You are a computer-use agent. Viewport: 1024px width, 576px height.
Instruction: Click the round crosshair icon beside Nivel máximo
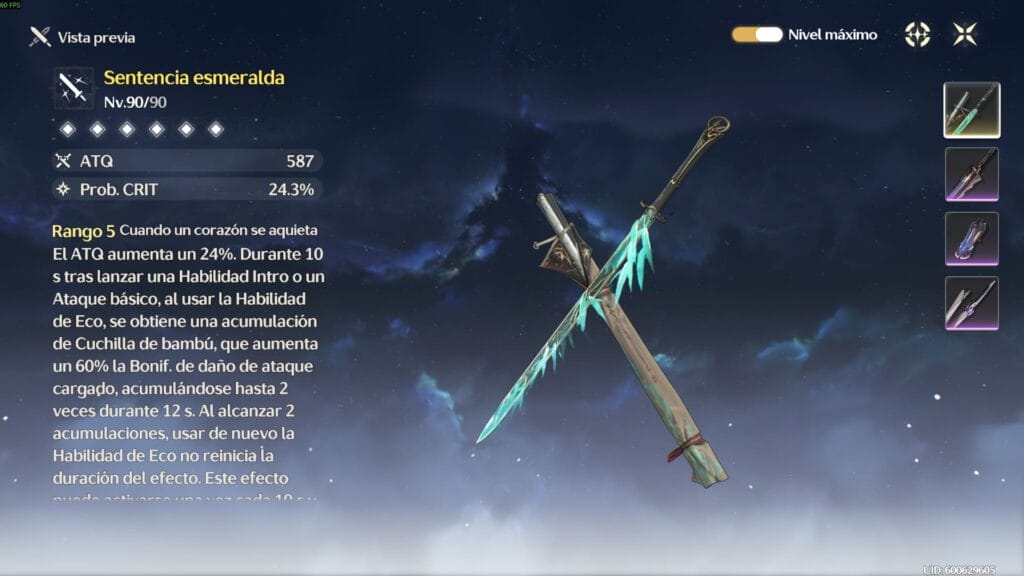(917, 35)
